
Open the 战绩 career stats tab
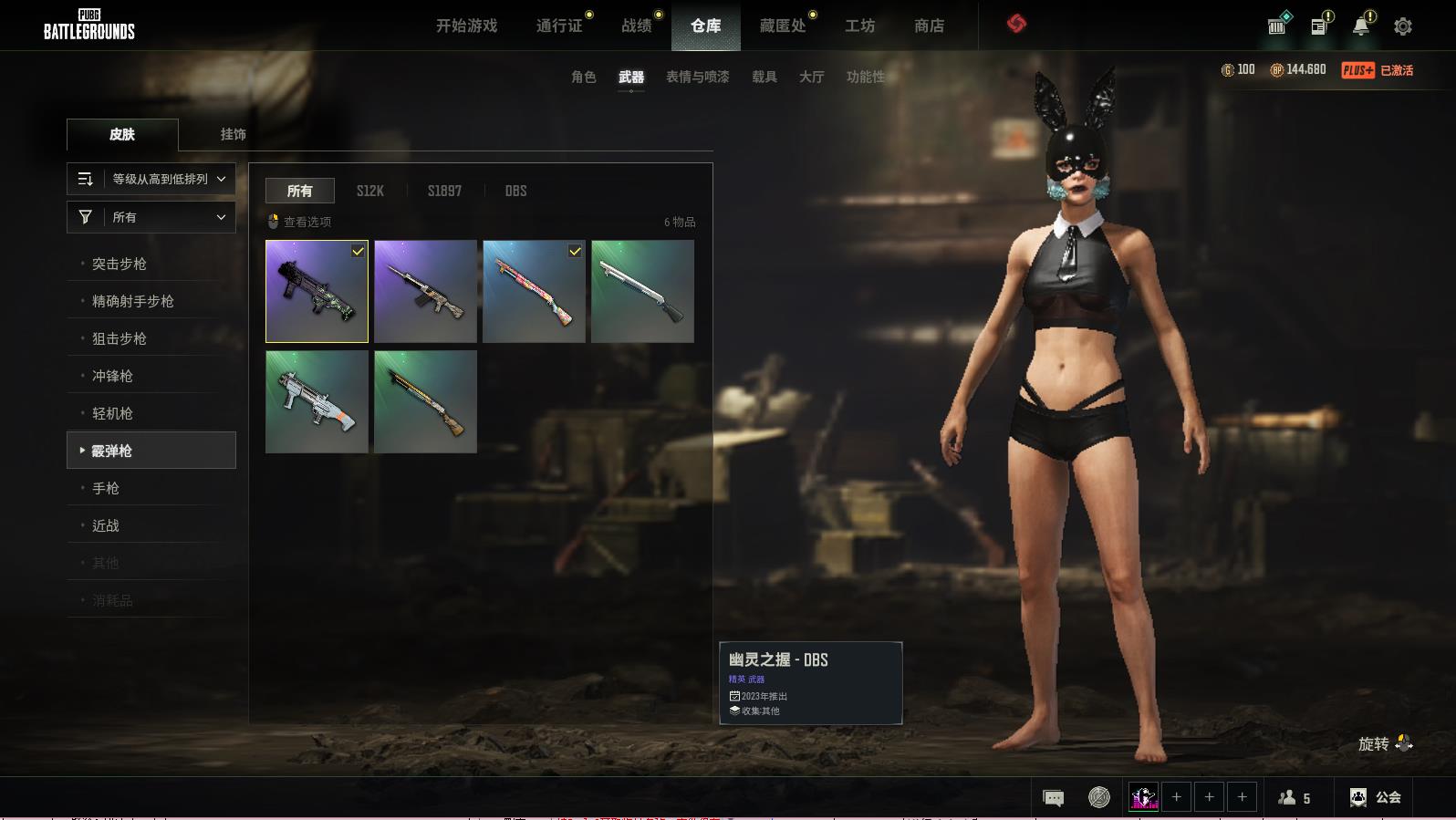(x=637, y=26)
